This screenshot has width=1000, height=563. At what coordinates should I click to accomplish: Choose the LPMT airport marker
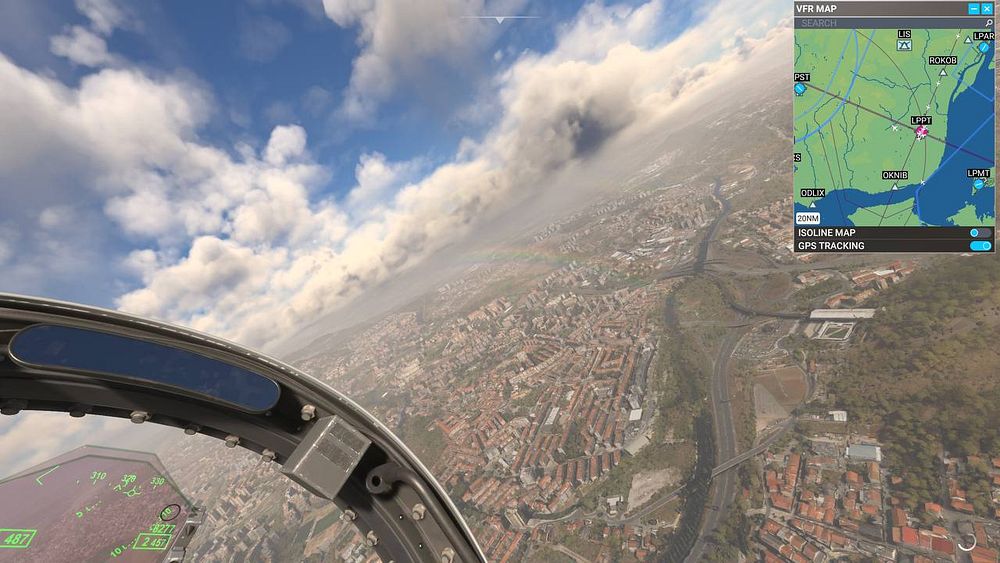[978, 185]
